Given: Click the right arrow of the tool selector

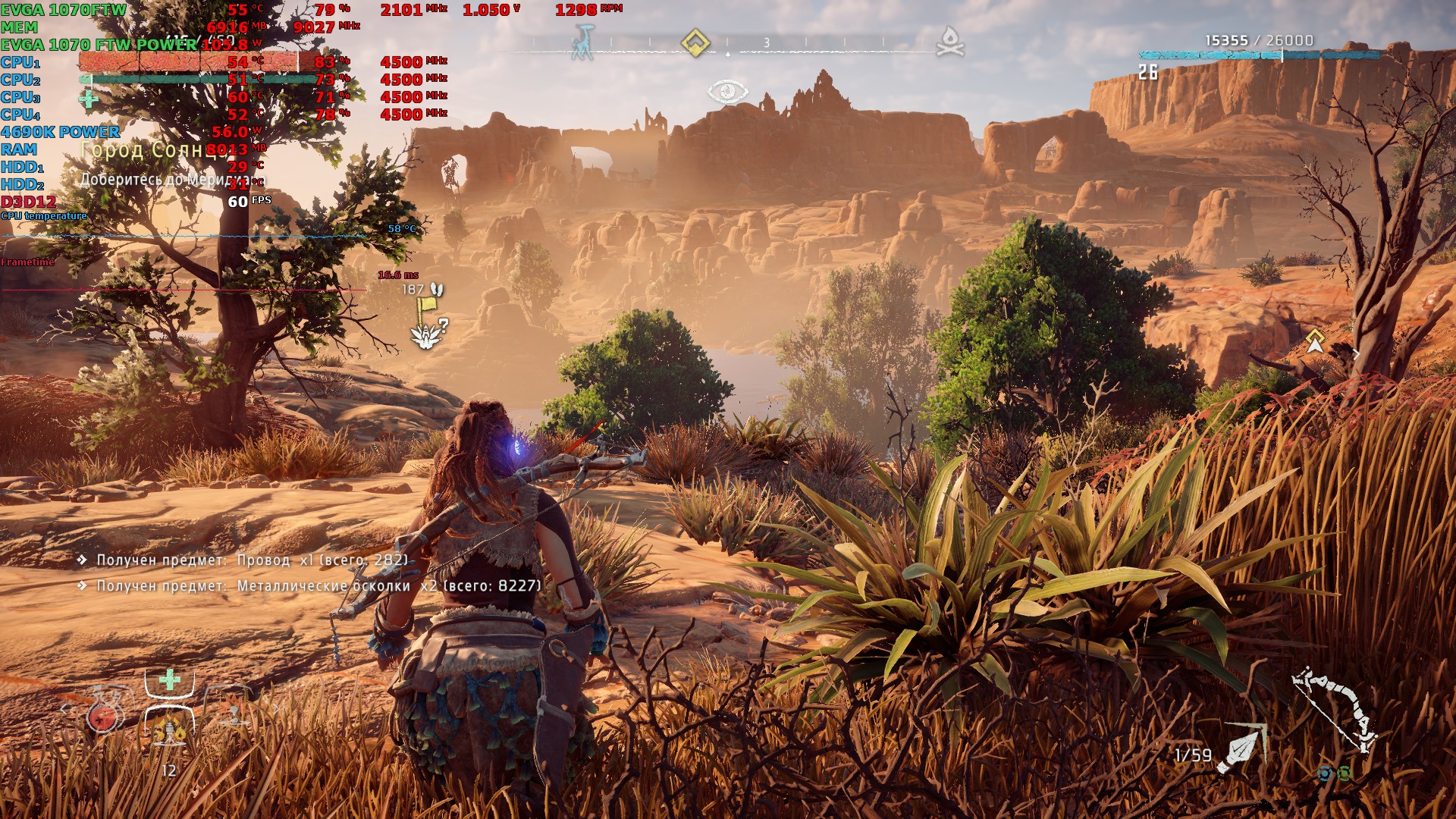Looking at the screenshot, I should 276,710.
